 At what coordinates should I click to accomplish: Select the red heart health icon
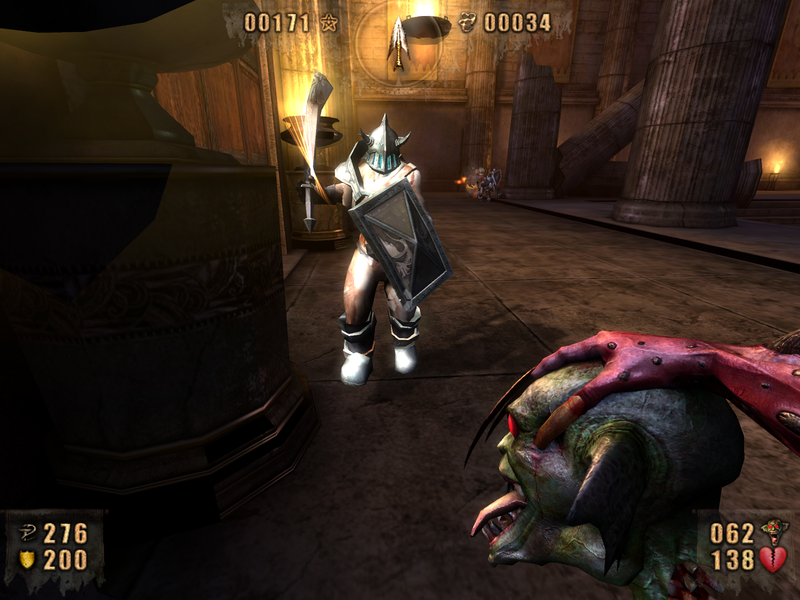click(x=772, y=559)
